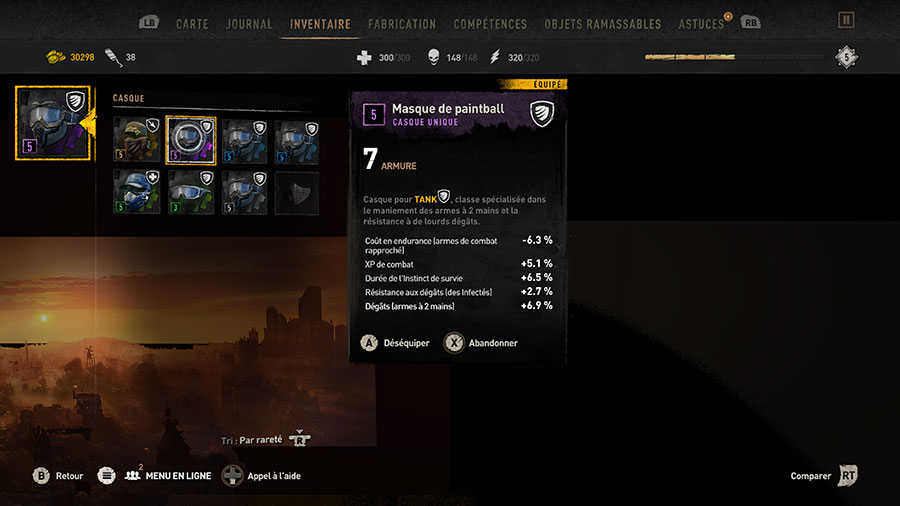Screen dimensions: 900x506
Task: Choose the grey level 5 mask
Action: click(x=244, y=192)
